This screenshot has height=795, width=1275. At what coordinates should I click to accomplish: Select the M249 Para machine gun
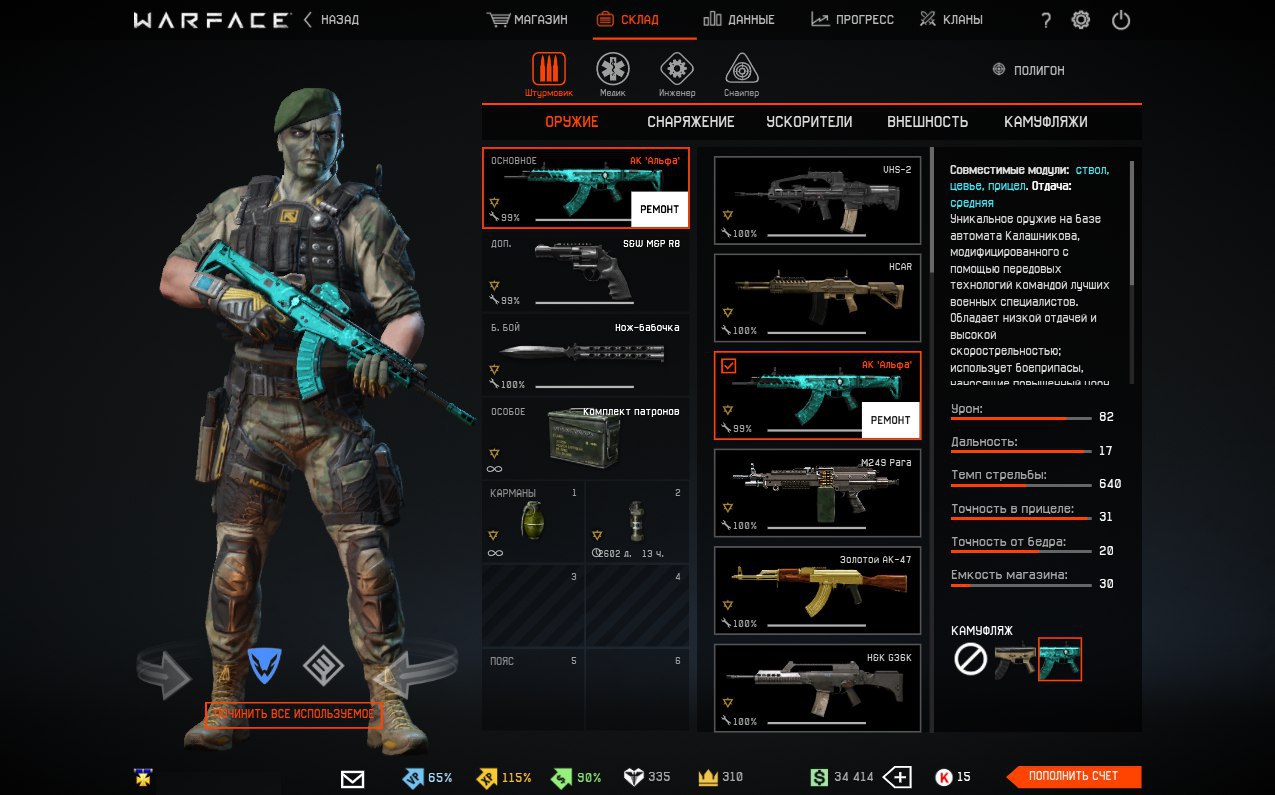point(817,493)
